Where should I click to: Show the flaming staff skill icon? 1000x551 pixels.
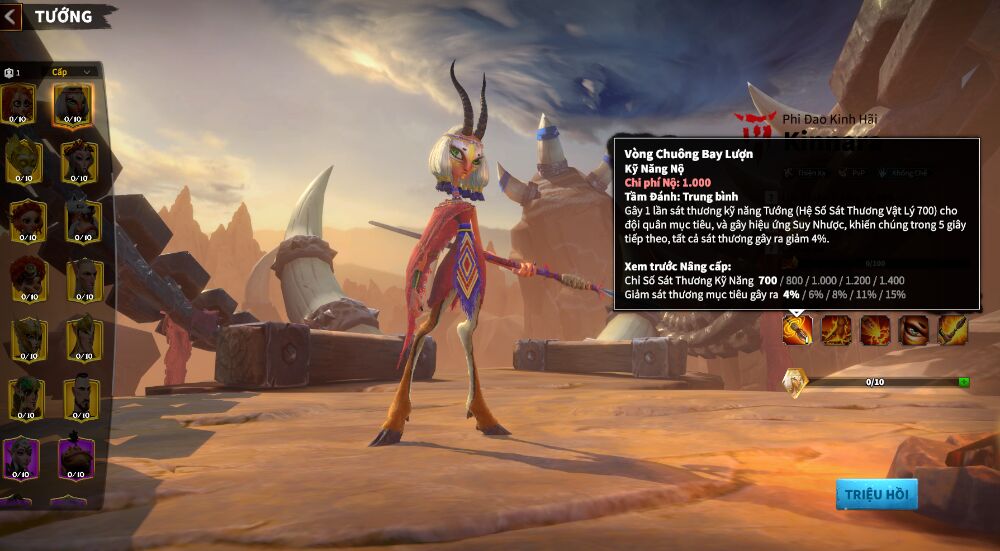coord(952,329)
